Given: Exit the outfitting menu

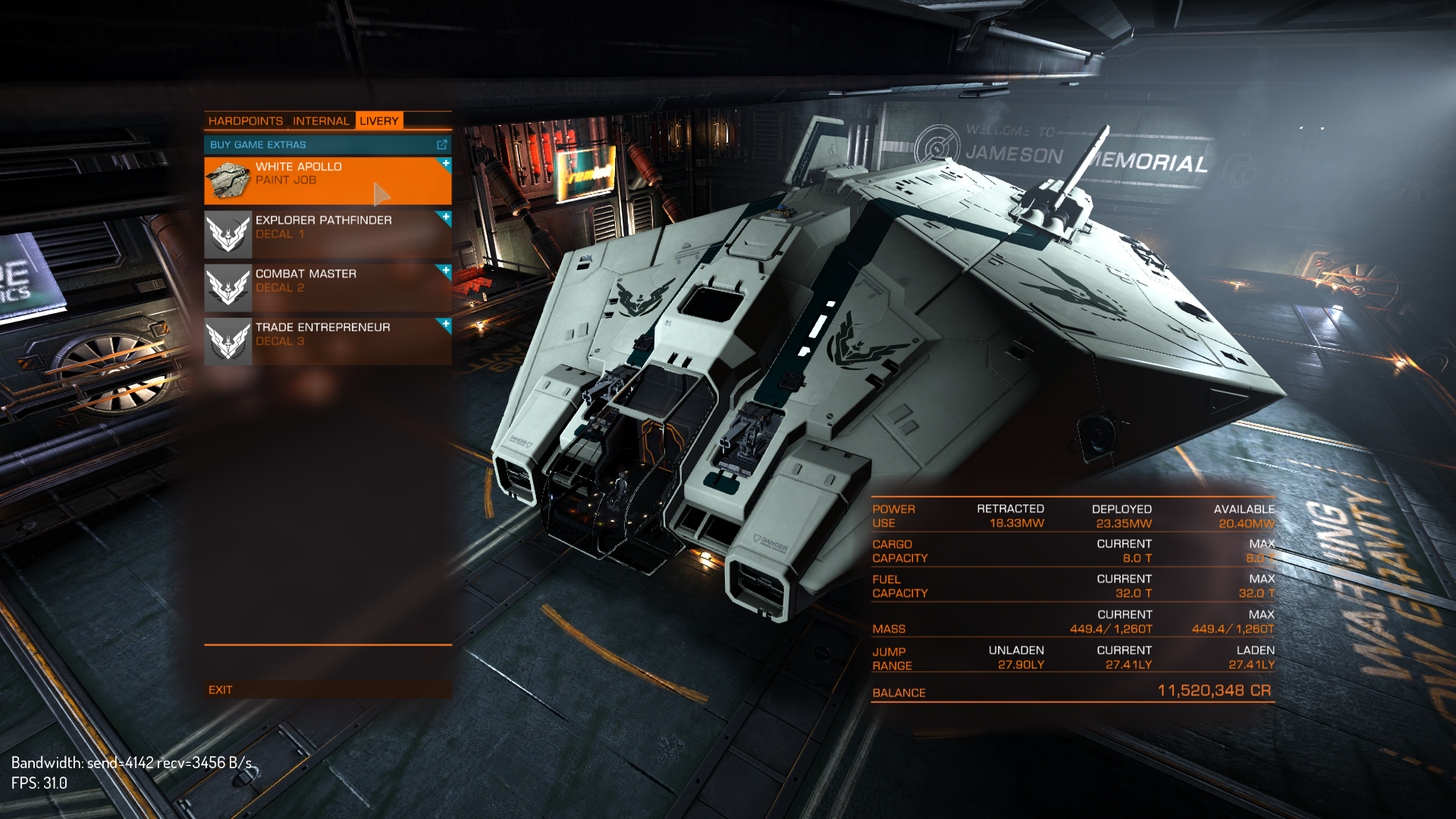Looking at the screenshot, I should point(221,690).
